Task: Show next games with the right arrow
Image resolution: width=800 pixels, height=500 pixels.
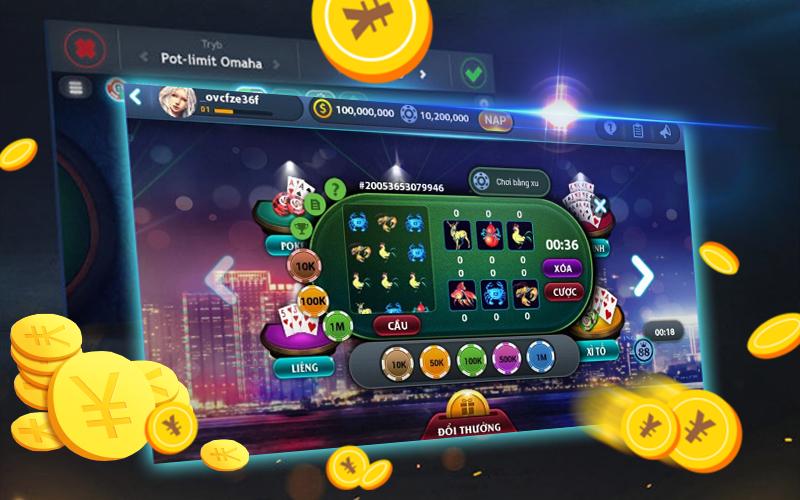Action: pyautogui.click(x=642, y=275)
